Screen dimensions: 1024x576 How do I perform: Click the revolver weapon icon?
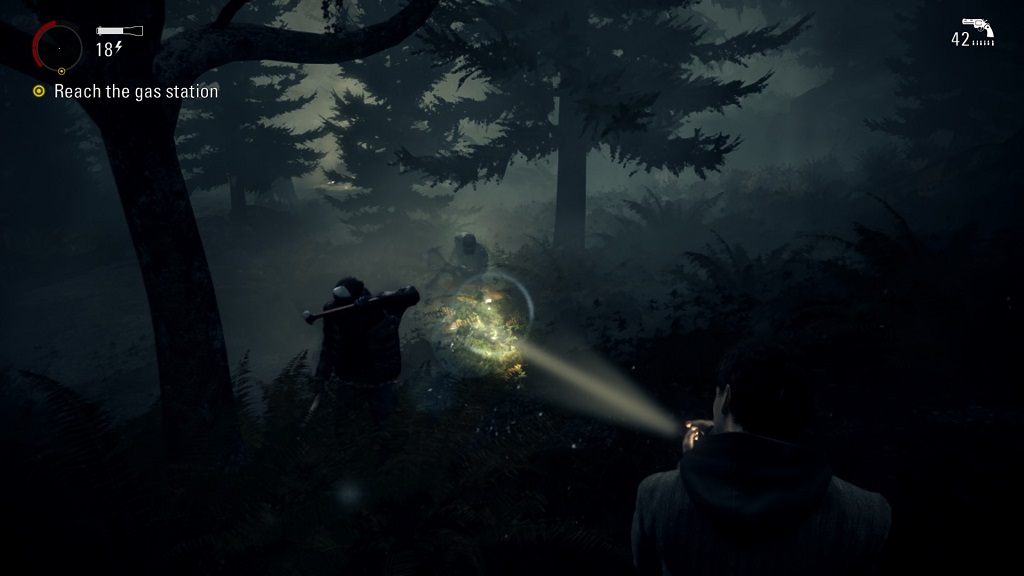click(x=977, y=26)
